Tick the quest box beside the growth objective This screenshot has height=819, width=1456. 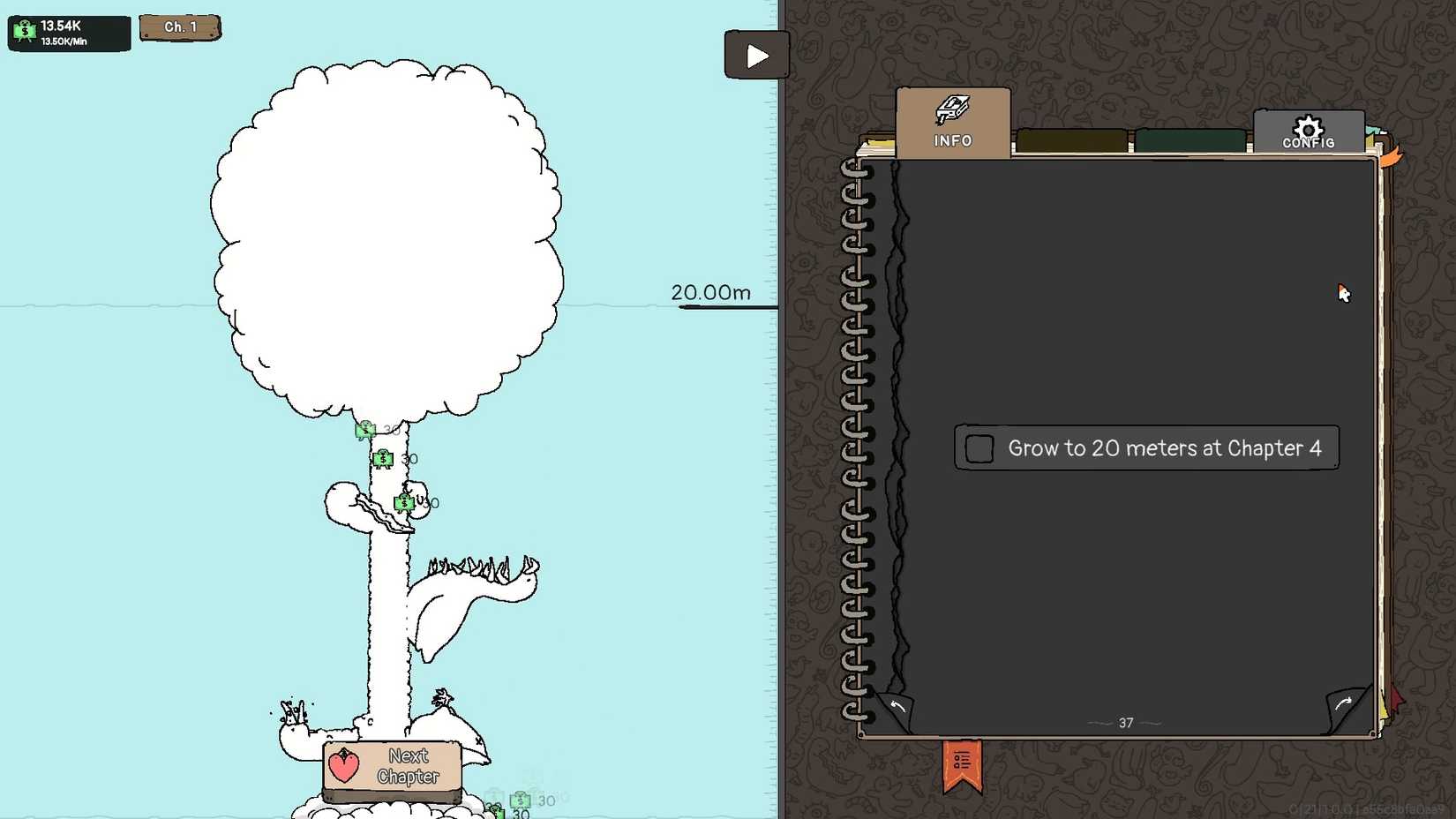coord(979,447)
